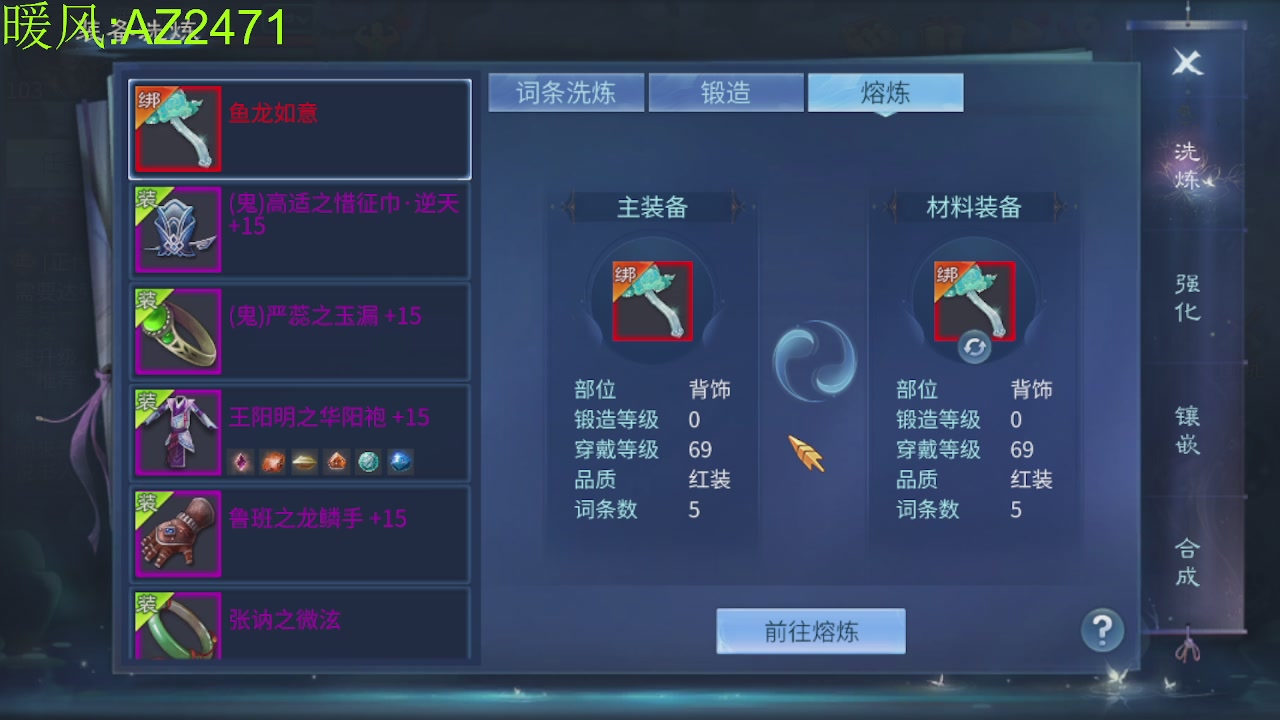Select the 熔炼 tab
The height and width of the screenshot is (720, 1280).
click(x=884, y=91)
